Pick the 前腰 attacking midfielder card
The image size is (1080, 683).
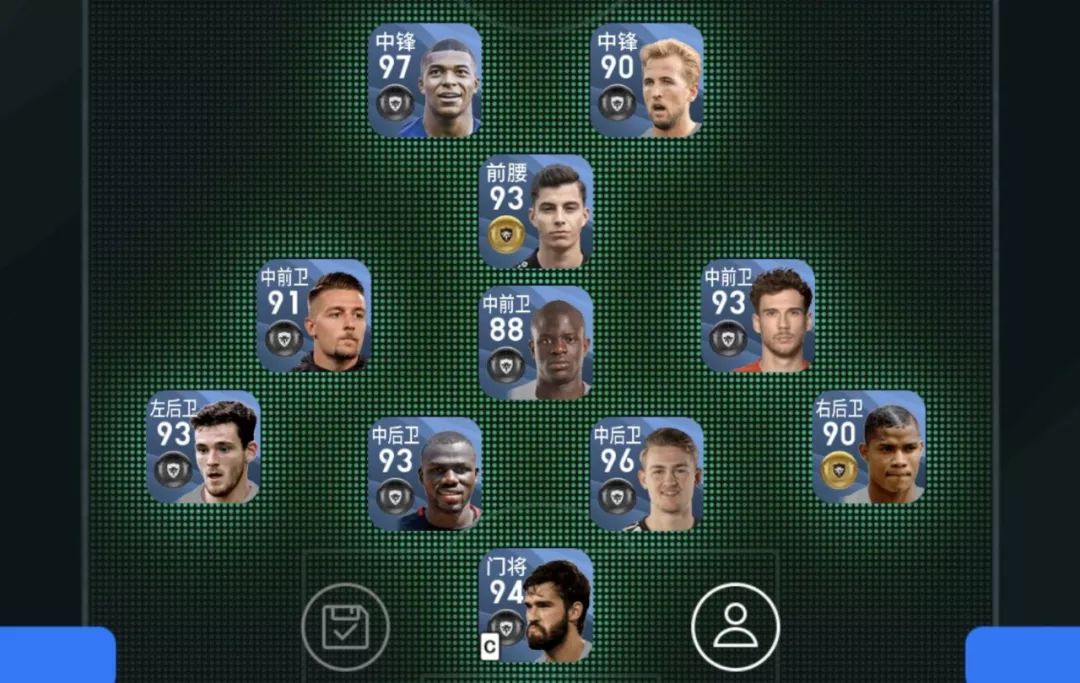(x=536, y=212)
